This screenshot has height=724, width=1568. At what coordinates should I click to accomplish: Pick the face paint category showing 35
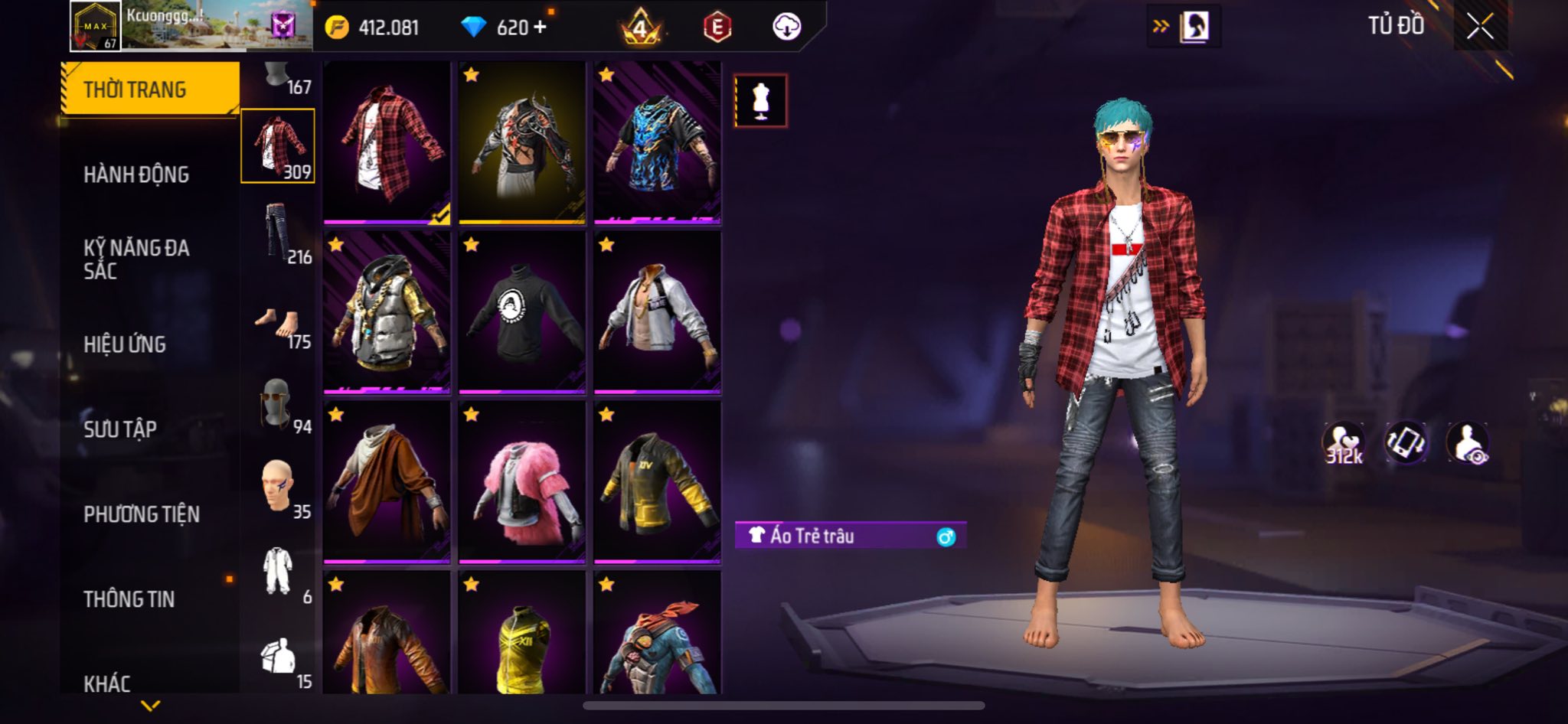point(279,488)
